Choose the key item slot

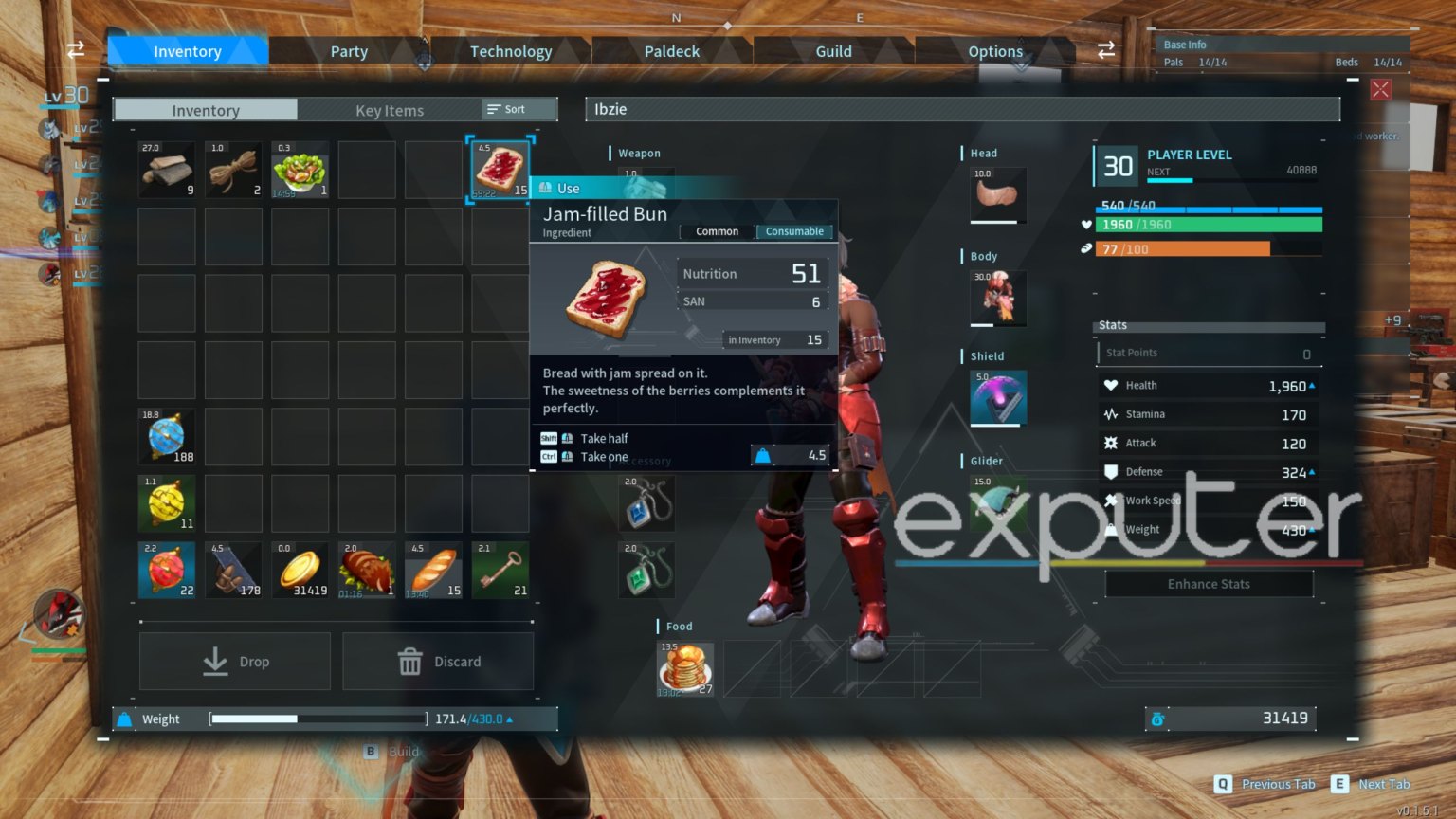click(x=500, y=570)
